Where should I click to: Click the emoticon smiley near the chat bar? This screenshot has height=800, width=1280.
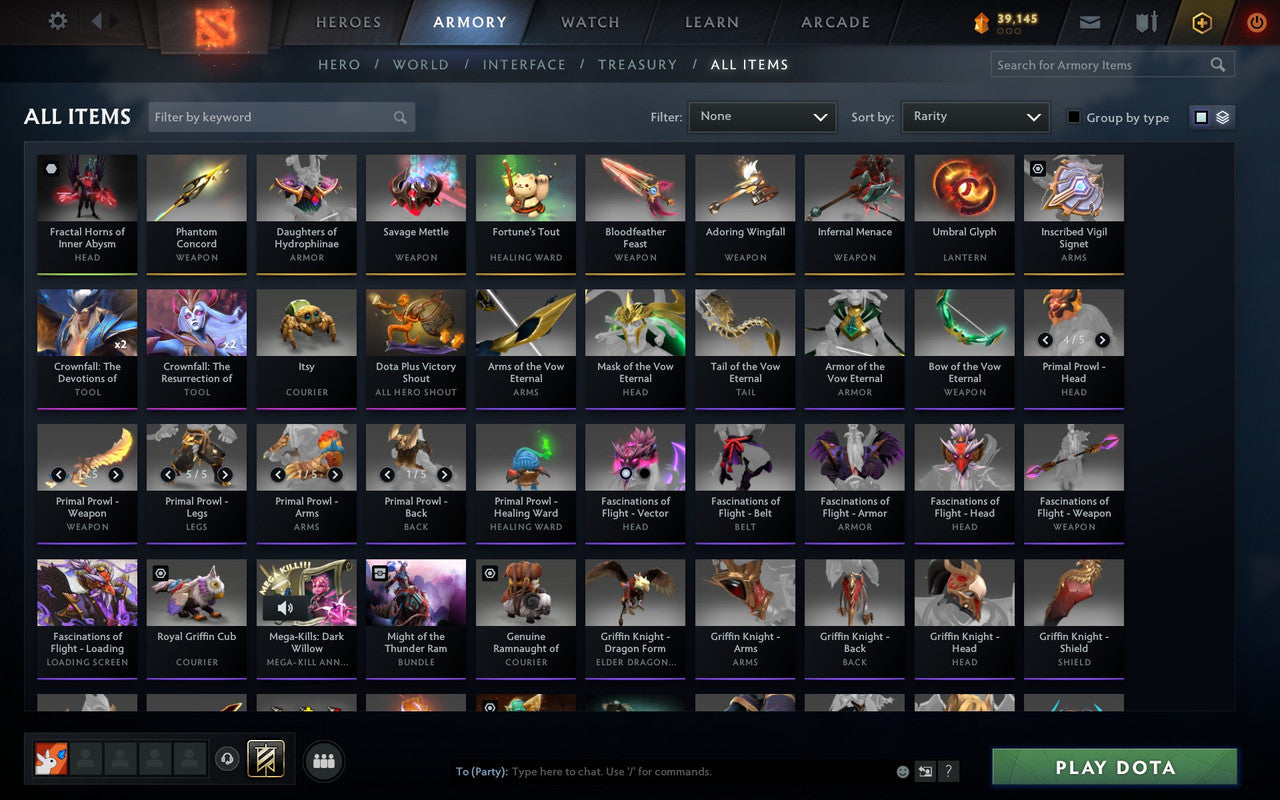[903, 771]
